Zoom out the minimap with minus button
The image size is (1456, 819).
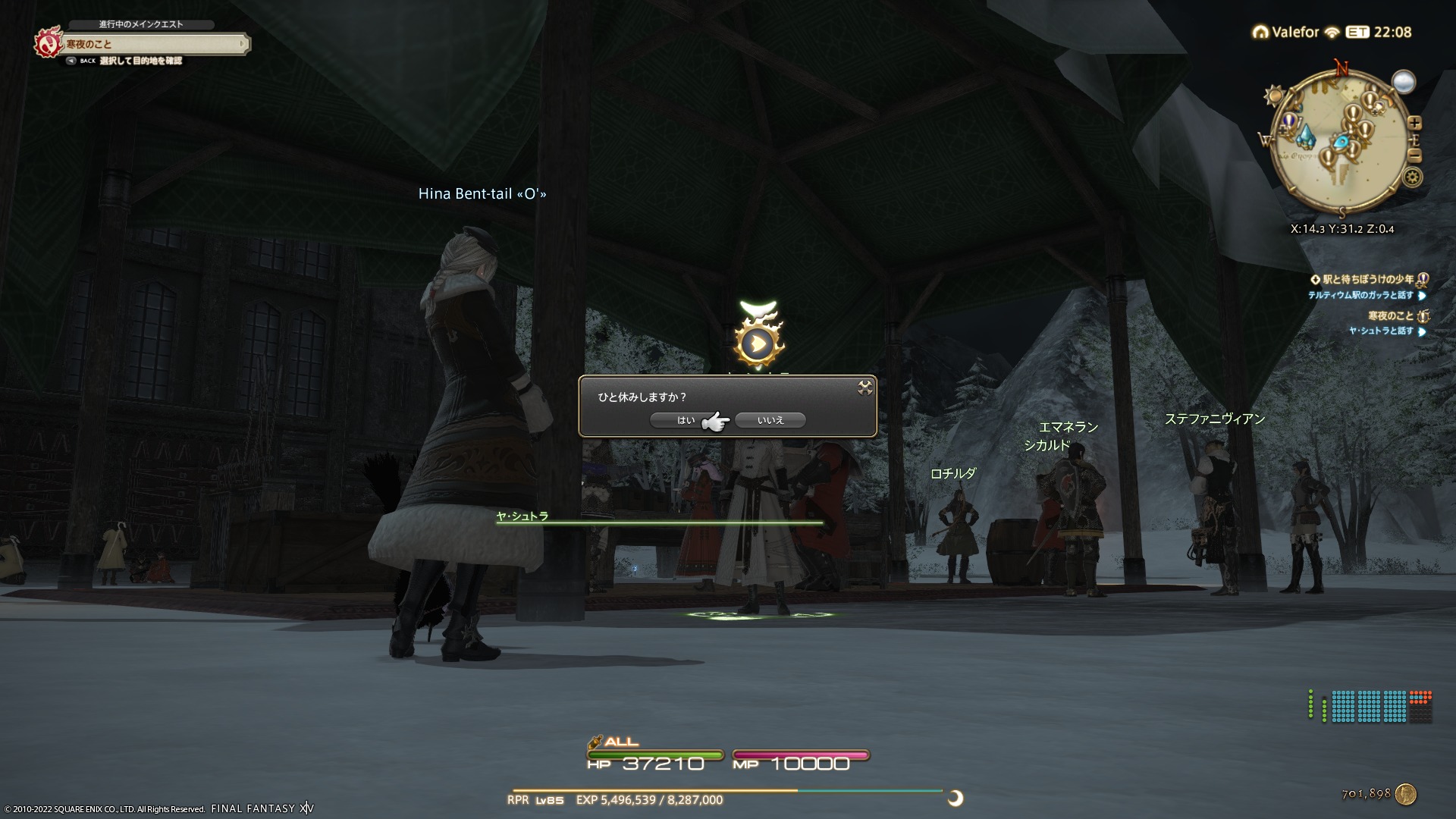click(1414, 155)
